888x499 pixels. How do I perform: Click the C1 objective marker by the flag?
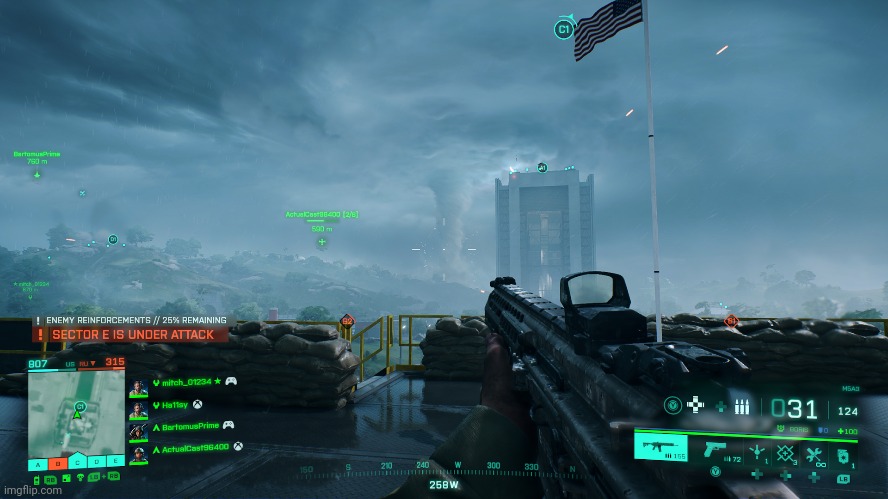point(563,30)
